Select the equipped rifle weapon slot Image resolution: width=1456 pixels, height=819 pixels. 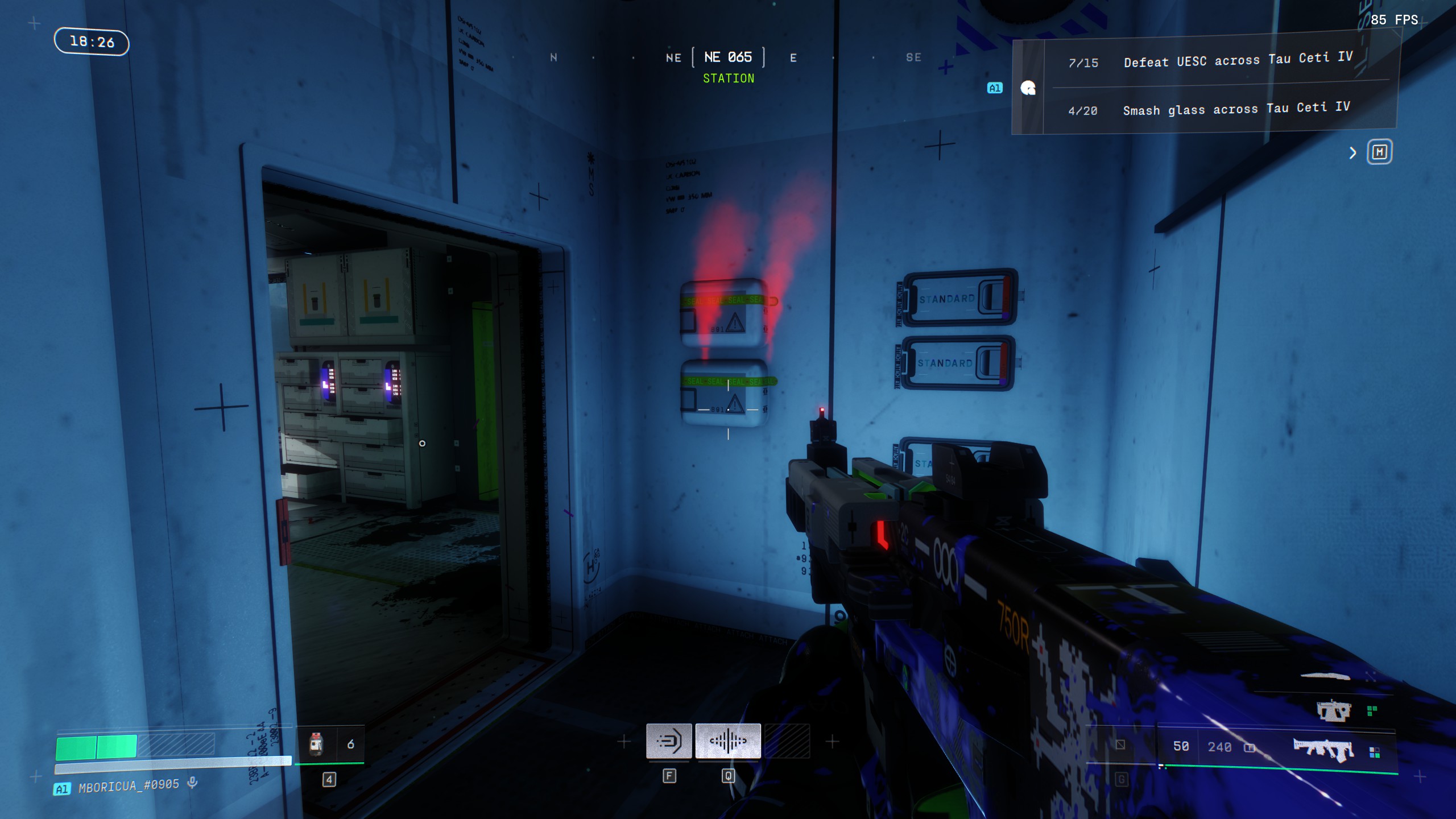[x=1323, y=749]
